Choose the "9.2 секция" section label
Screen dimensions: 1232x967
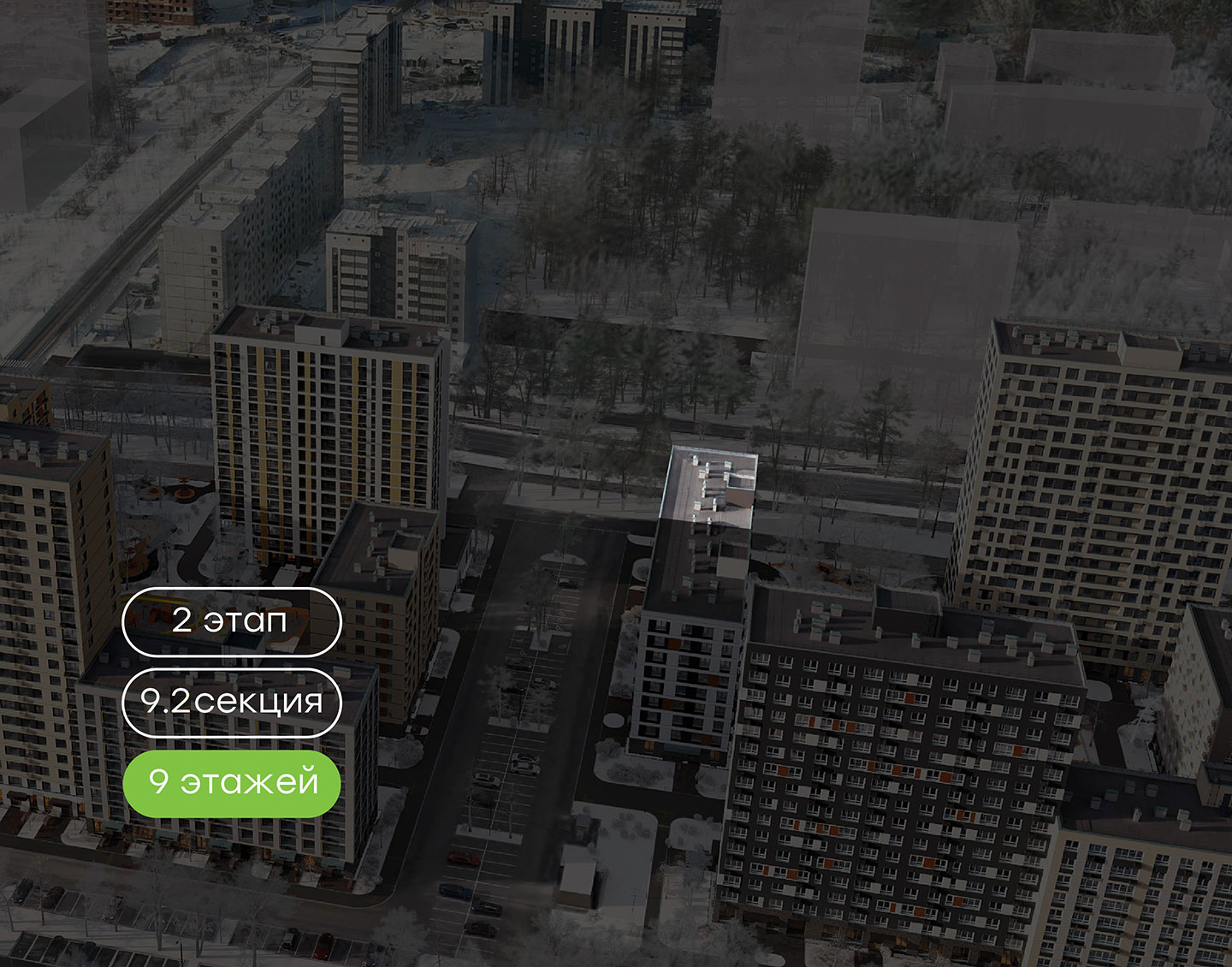point(231,702)
